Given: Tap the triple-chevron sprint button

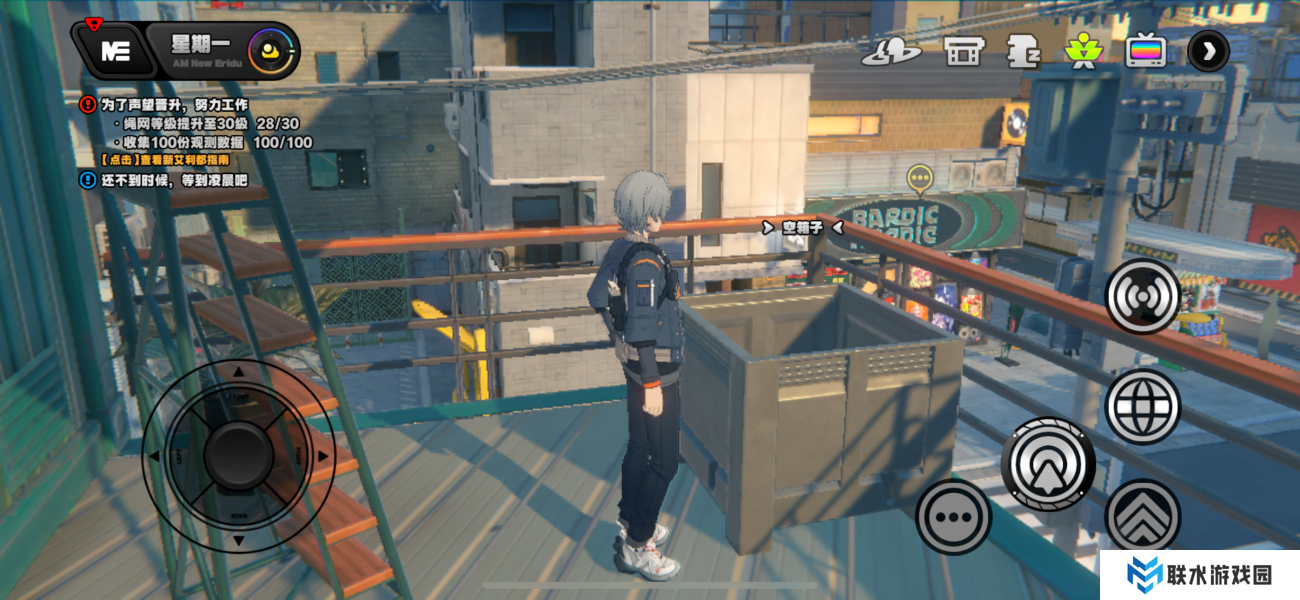Looking at the screenshot, I should click(1142, 516).
